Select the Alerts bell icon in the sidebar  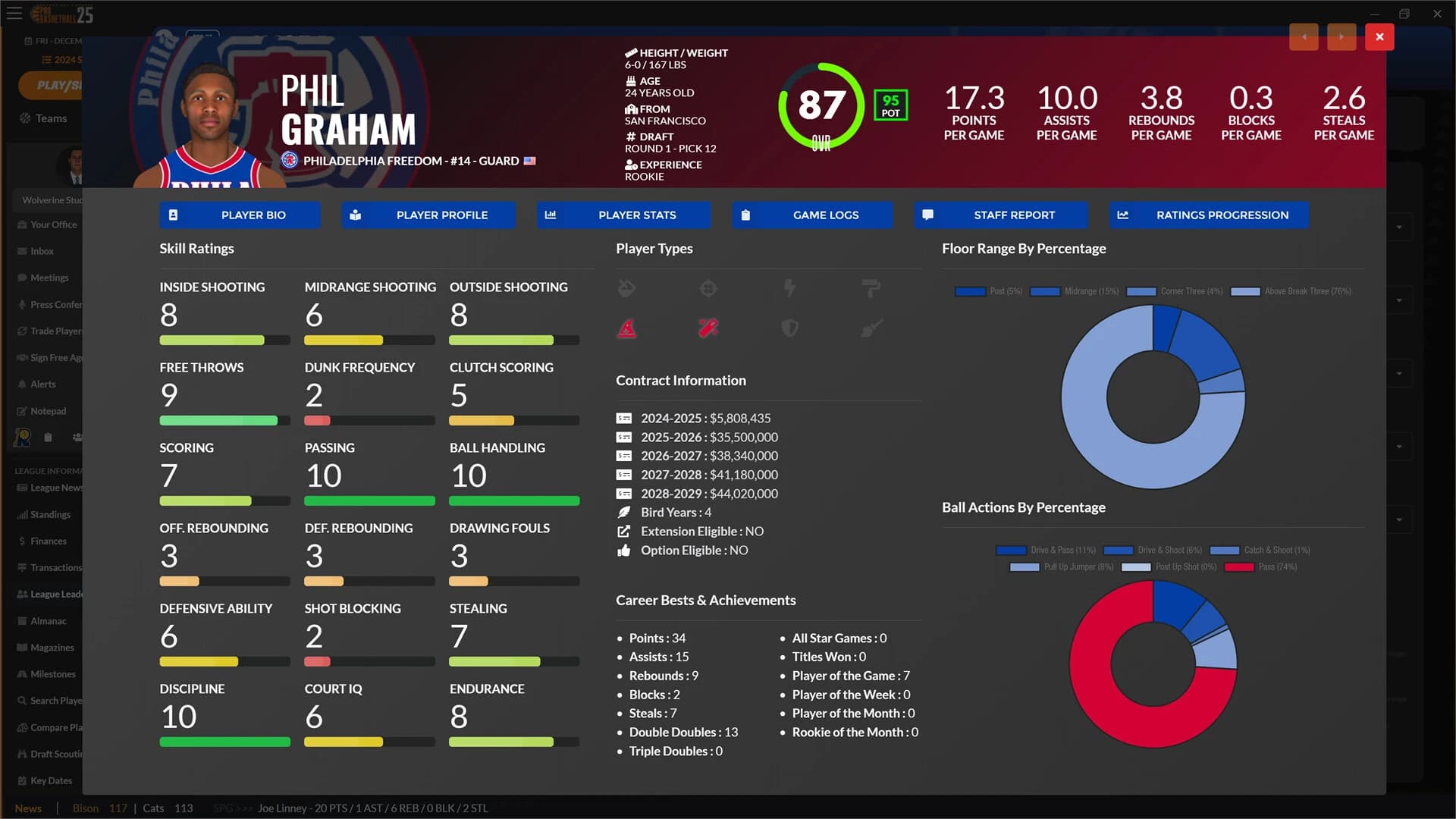pyautogui.click(x=22, y=384)
